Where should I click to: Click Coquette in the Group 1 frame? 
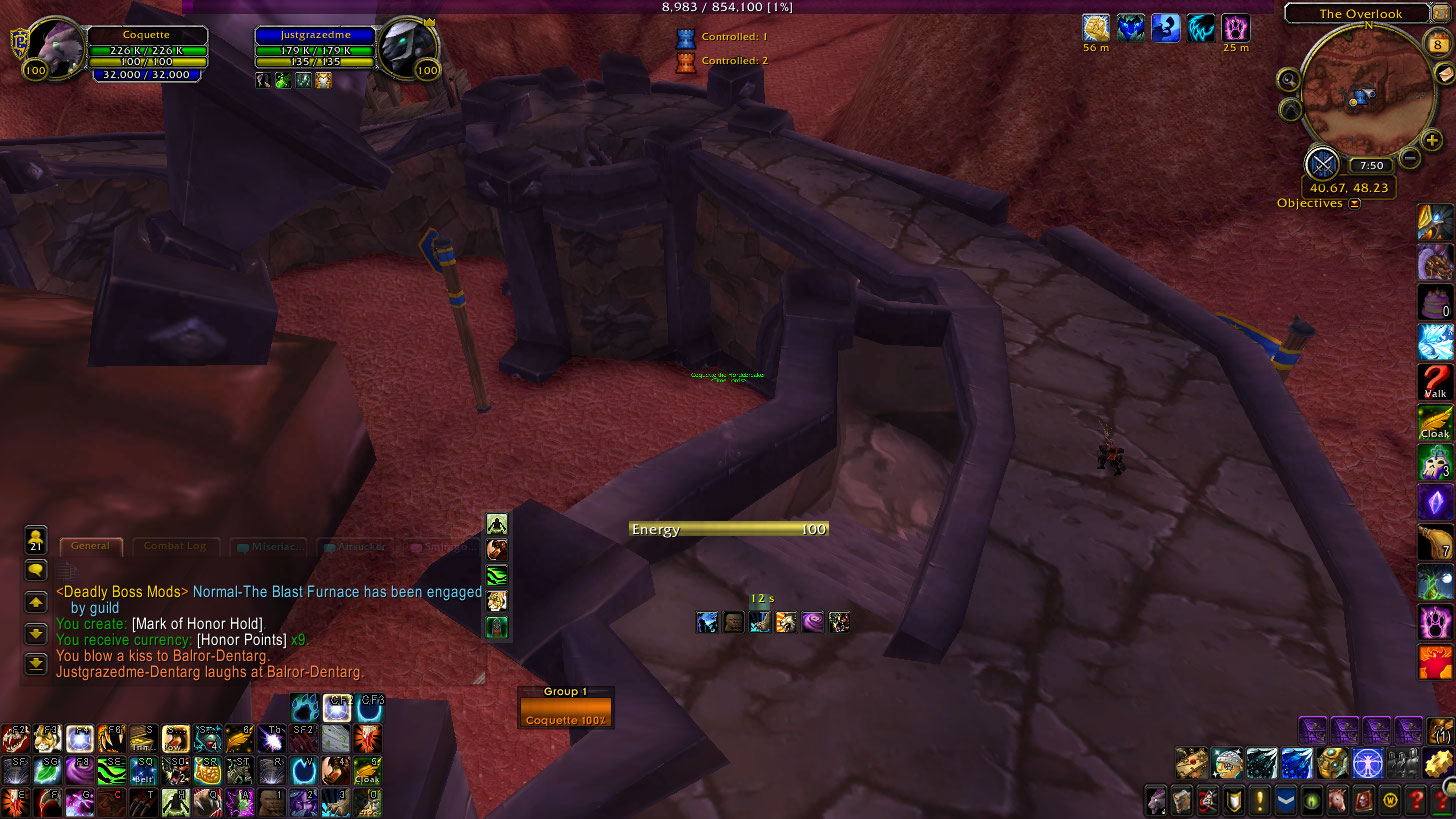pos(565,712)
